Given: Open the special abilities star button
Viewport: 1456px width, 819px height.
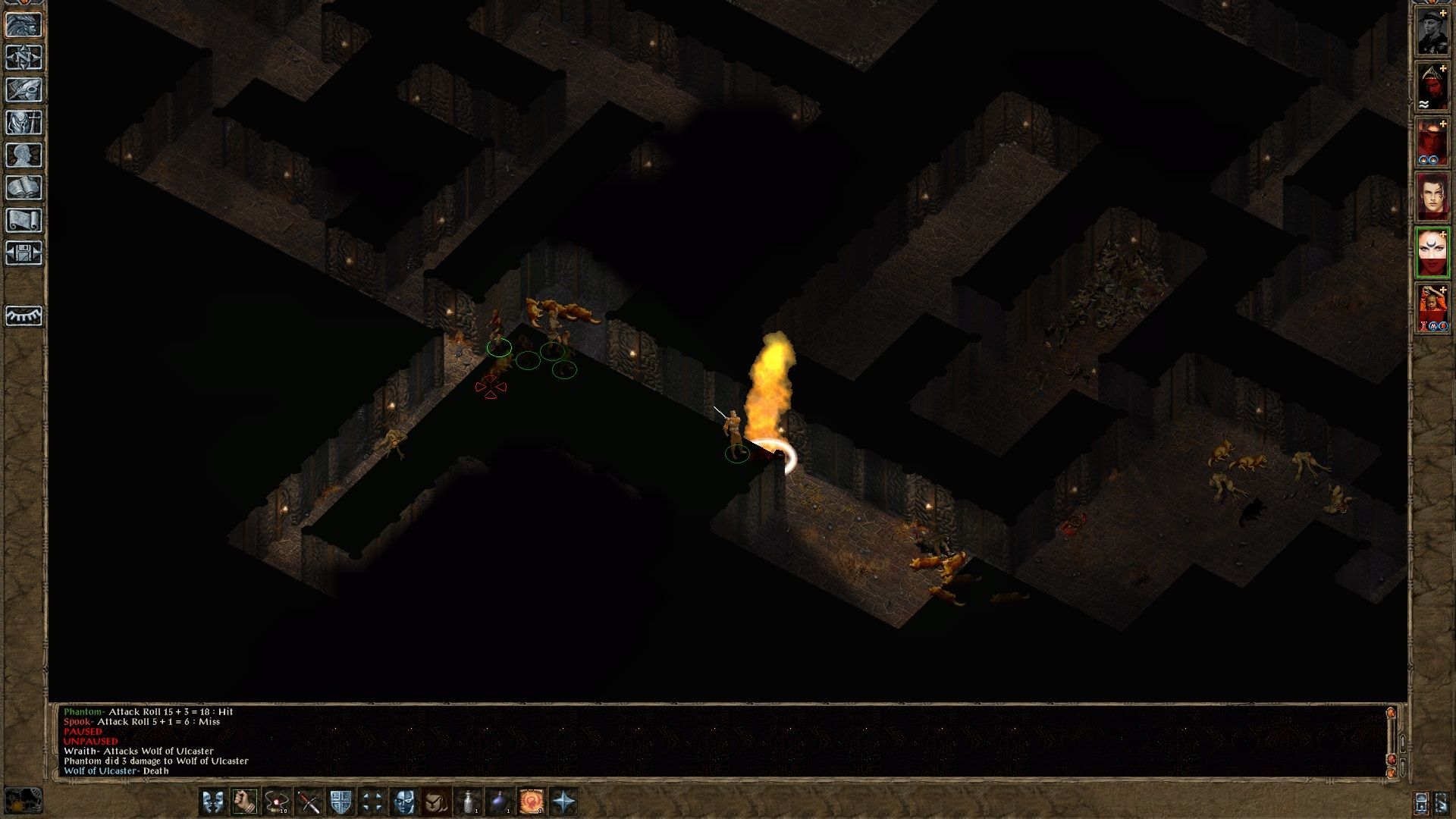Looking at the screenshot, I should coord(564,802).
